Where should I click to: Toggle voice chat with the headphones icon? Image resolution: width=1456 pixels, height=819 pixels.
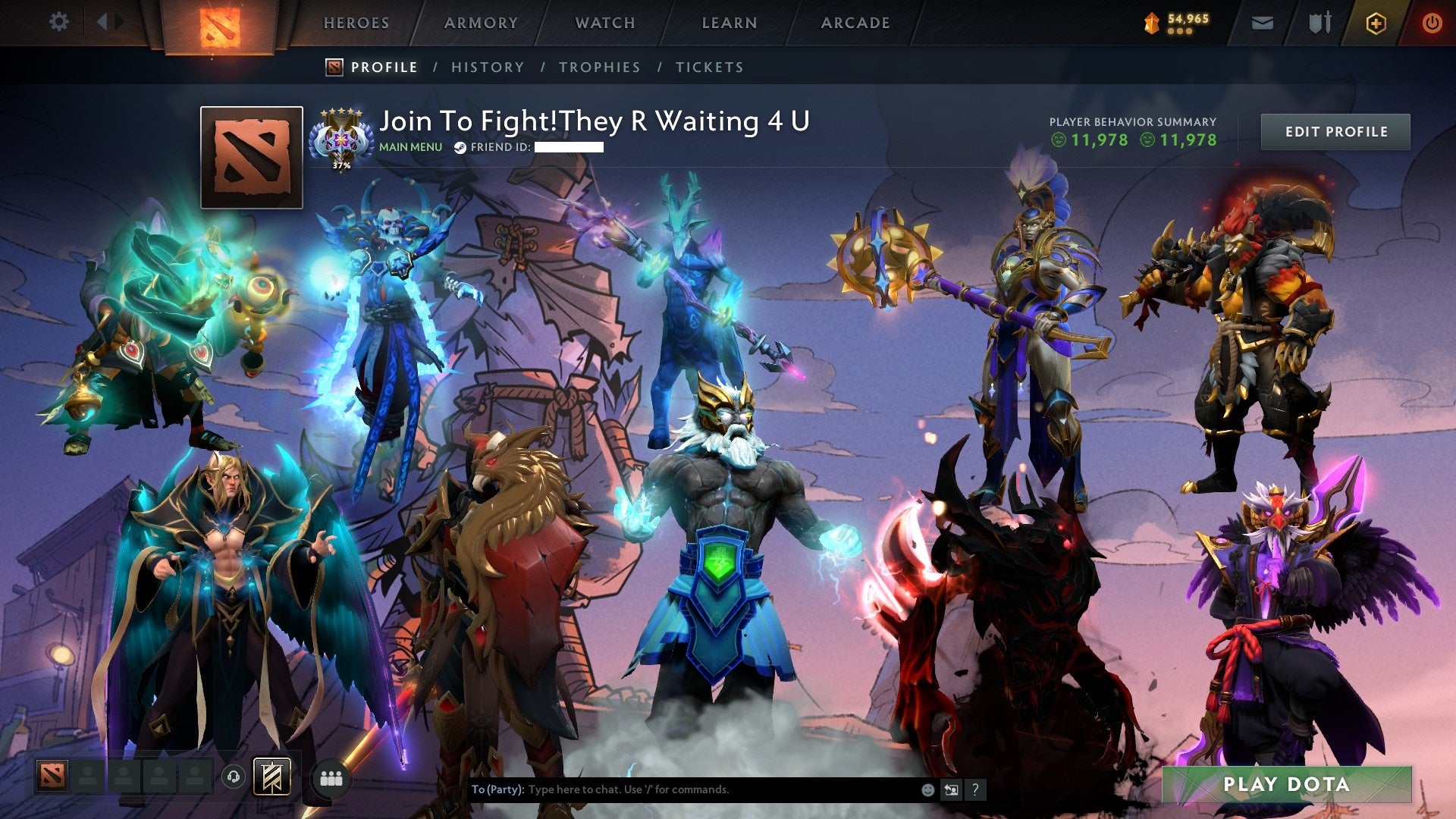click(x=234, y=776)
